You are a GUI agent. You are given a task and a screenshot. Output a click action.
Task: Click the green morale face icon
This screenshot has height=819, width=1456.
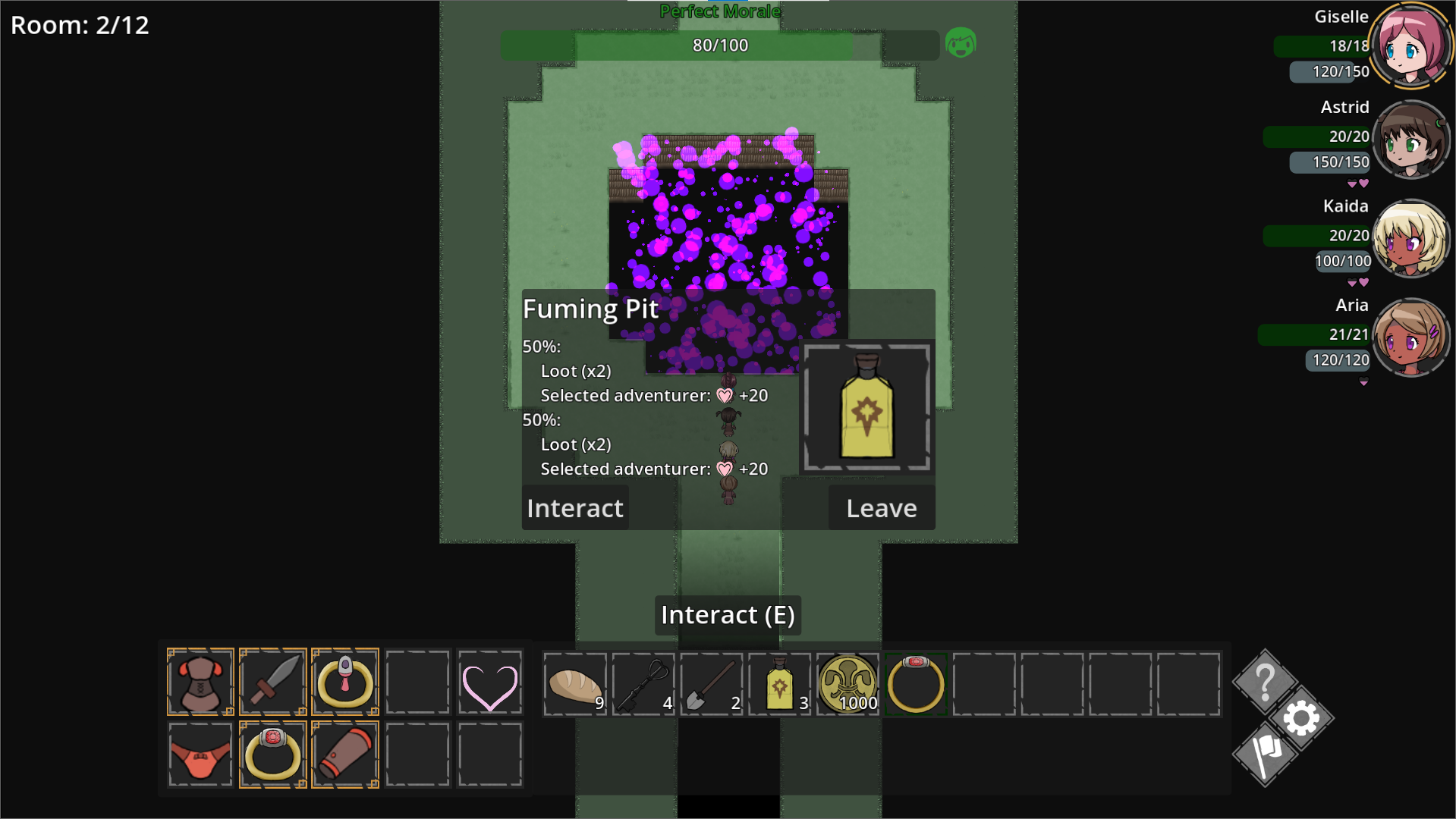click(x=961, y=44)
